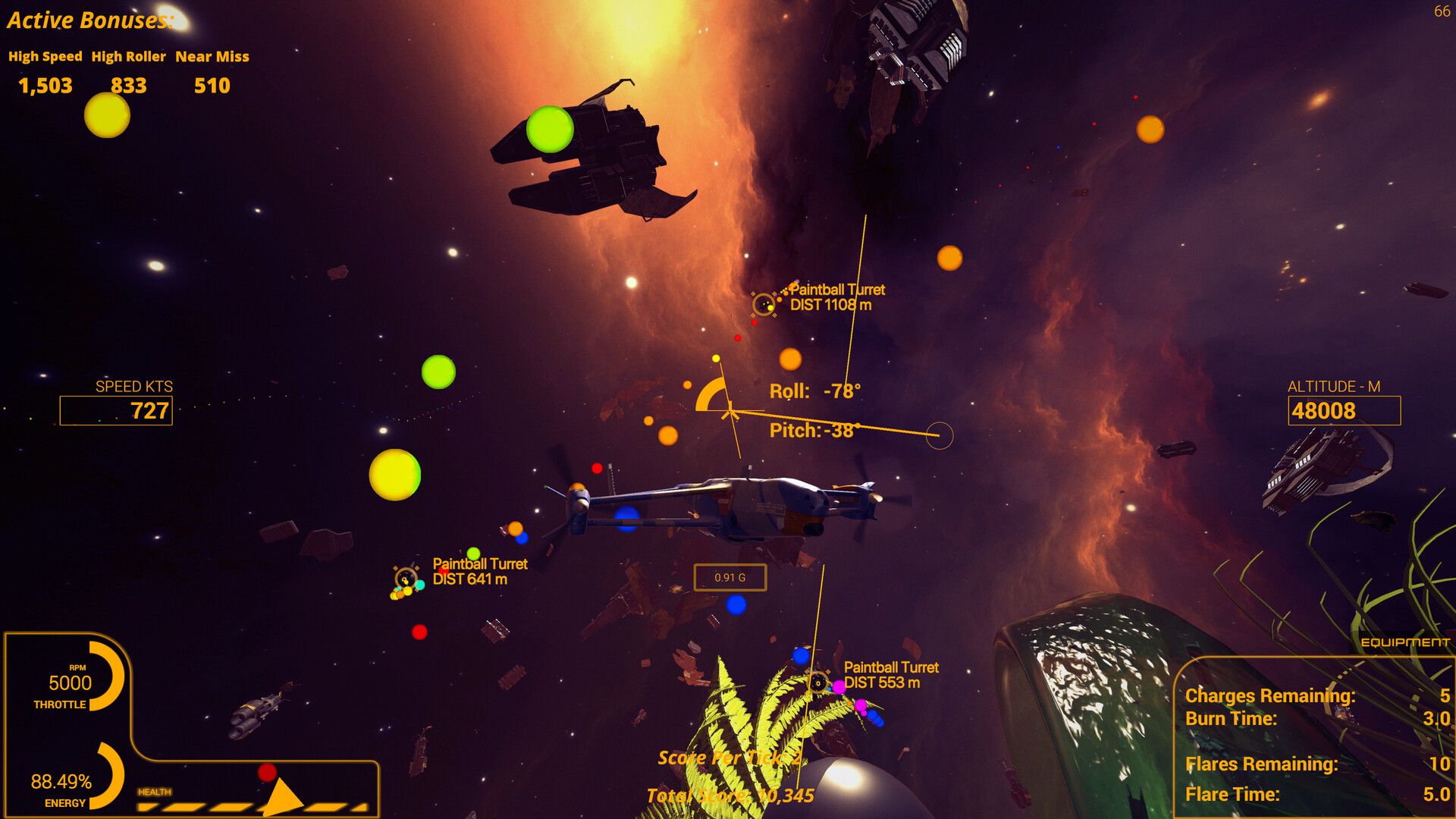Image resolution: width=1456 pixels, height=819 pixels.
Task: Toggle the High Speed bonus counter
Action: (x=44, y=85)
